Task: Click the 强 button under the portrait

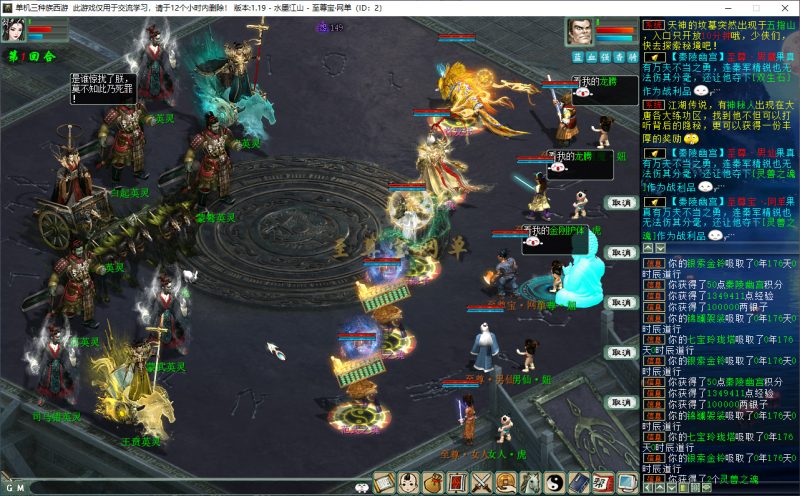Action: pyautogui.click(x=605, y=57)
